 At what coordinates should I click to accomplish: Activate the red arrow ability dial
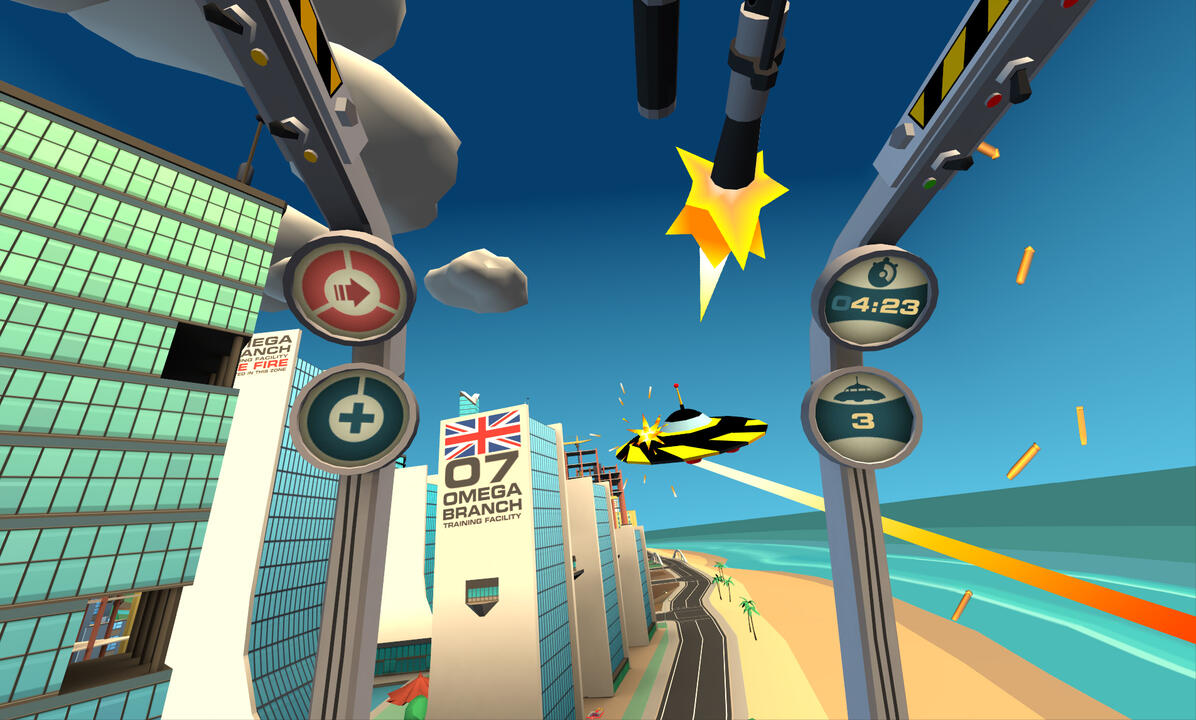[350, 289]
